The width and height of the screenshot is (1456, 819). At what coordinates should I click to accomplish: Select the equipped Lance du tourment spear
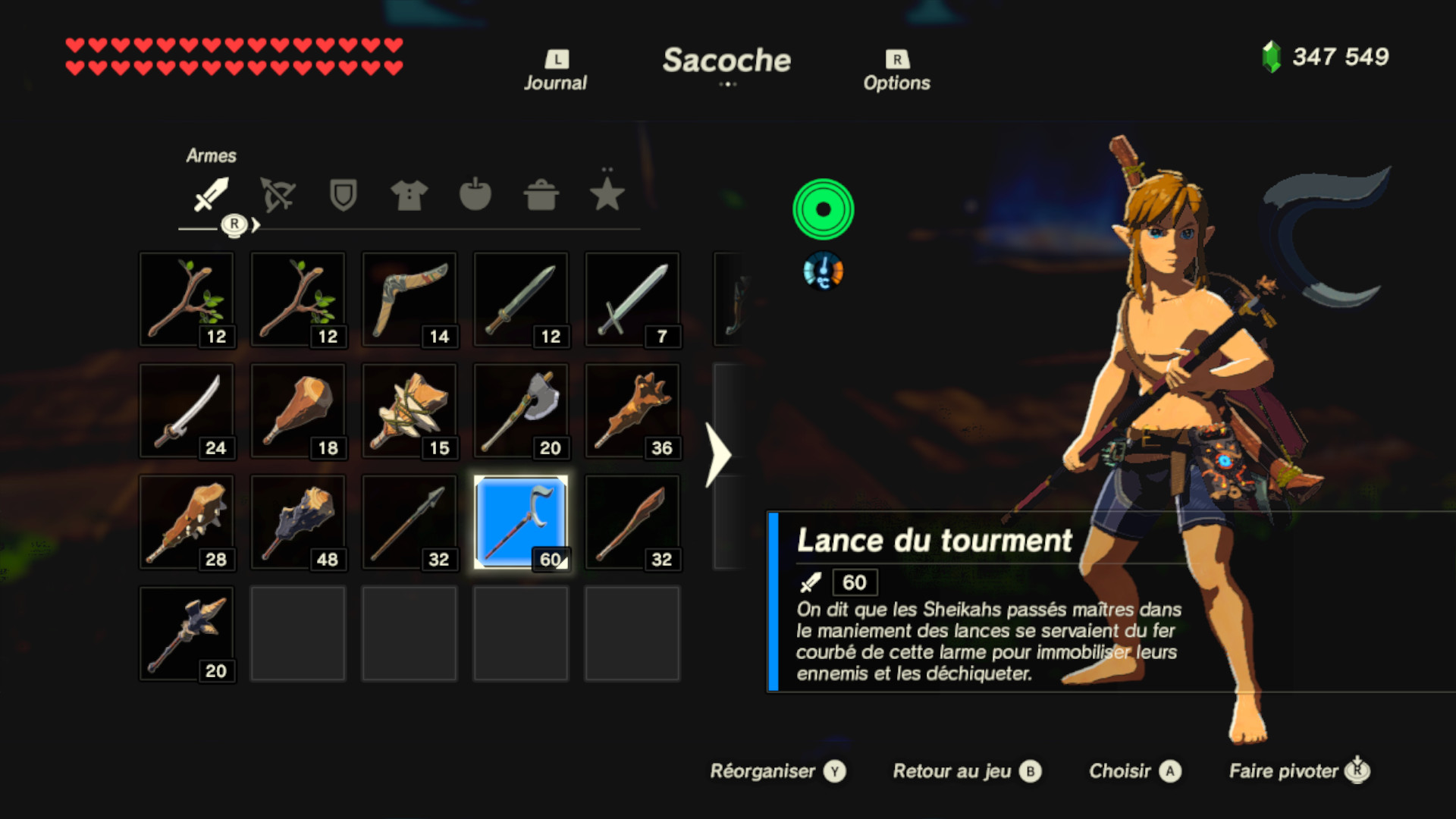(520, 522)
